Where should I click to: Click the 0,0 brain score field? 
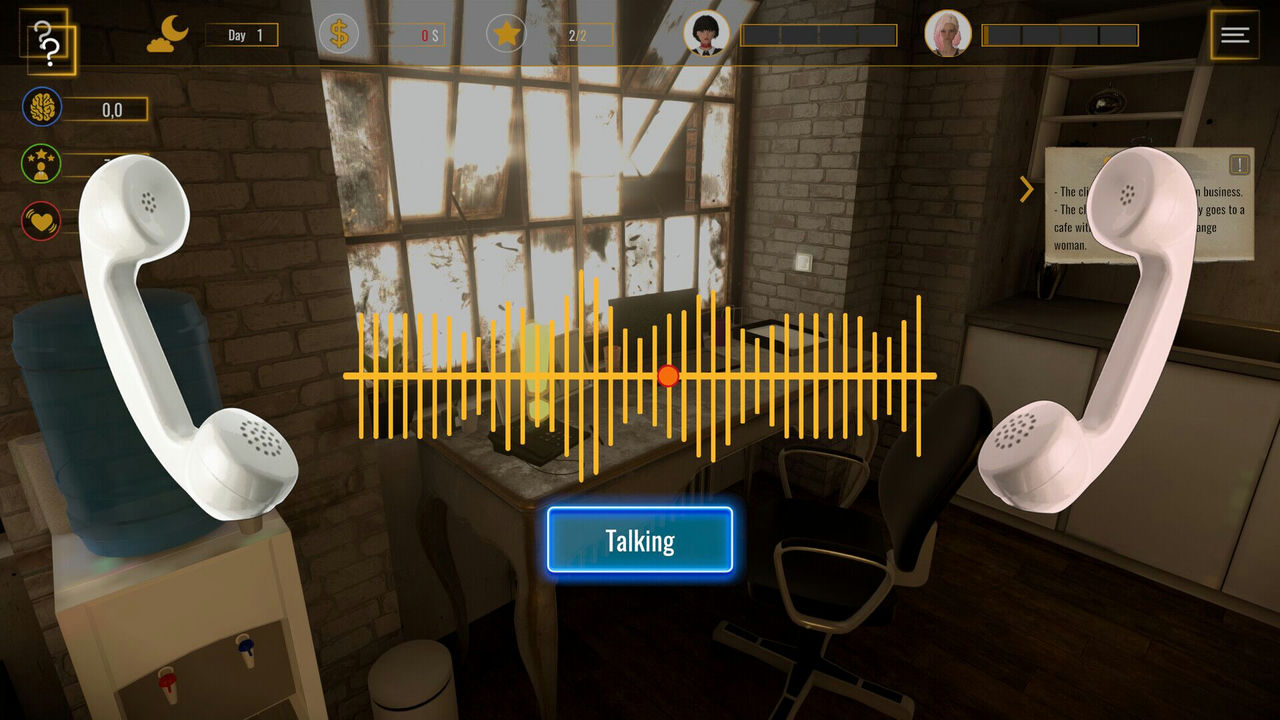click(x=106, y=110)
